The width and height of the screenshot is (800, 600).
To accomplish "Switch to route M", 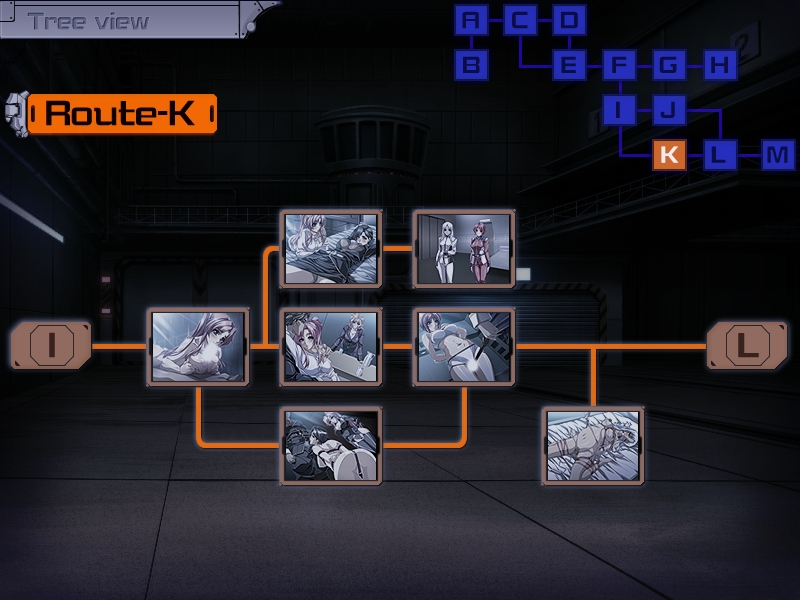I will (777, 155).
